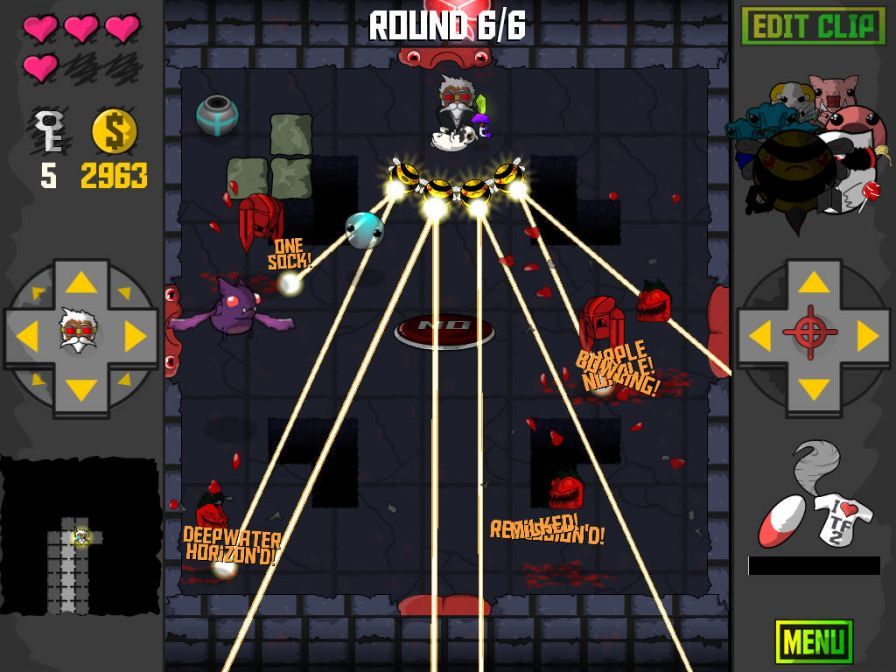The image size is (896, 672).
Task: Tap the left arrow on the movement pad
Action: (x=28, y=336)
